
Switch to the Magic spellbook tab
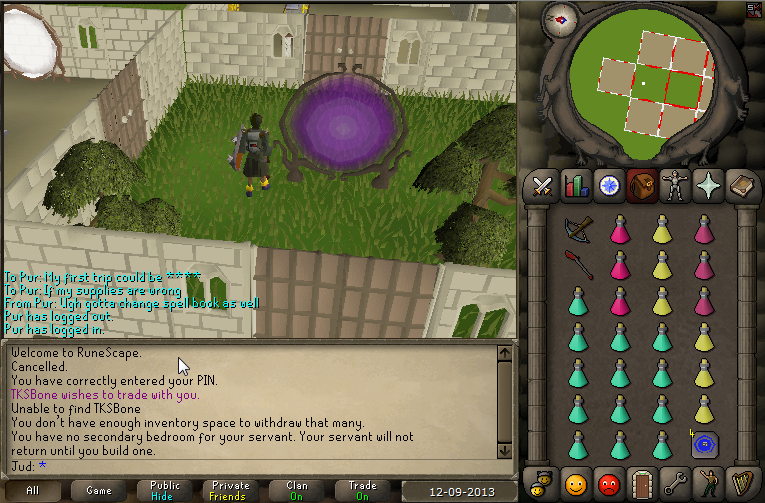pos(741,185)
